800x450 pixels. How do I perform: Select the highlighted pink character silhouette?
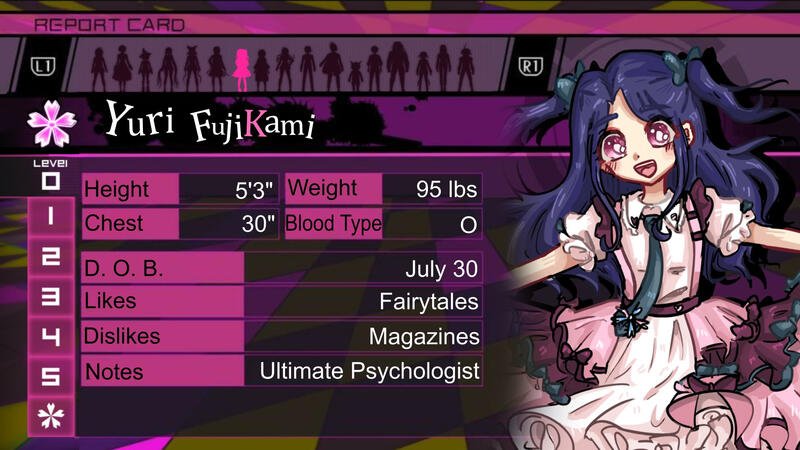[242, 66]
